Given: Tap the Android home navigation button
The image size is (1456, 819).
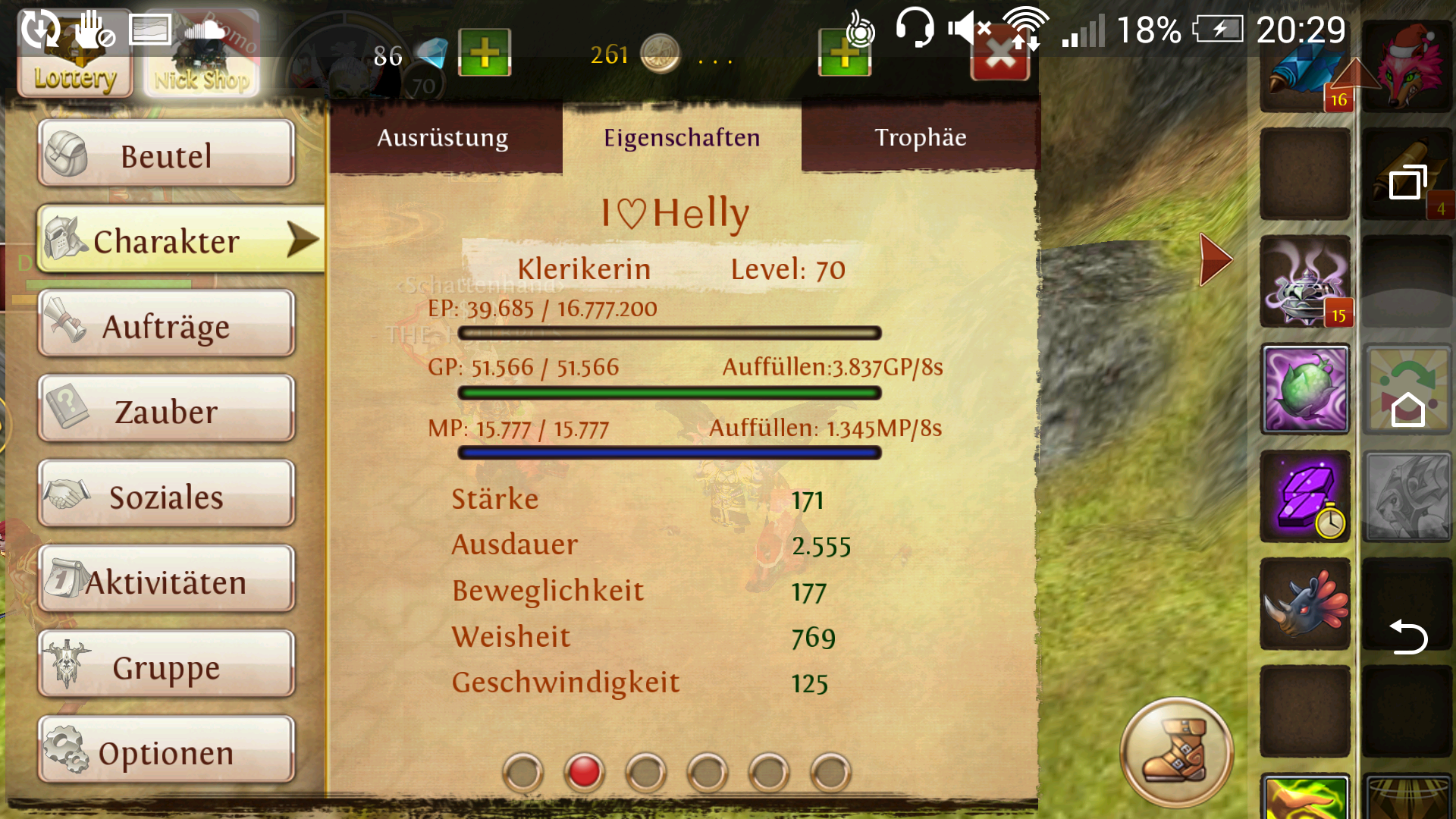Looking at the screenshot, I should click(x=1407, y=409).
